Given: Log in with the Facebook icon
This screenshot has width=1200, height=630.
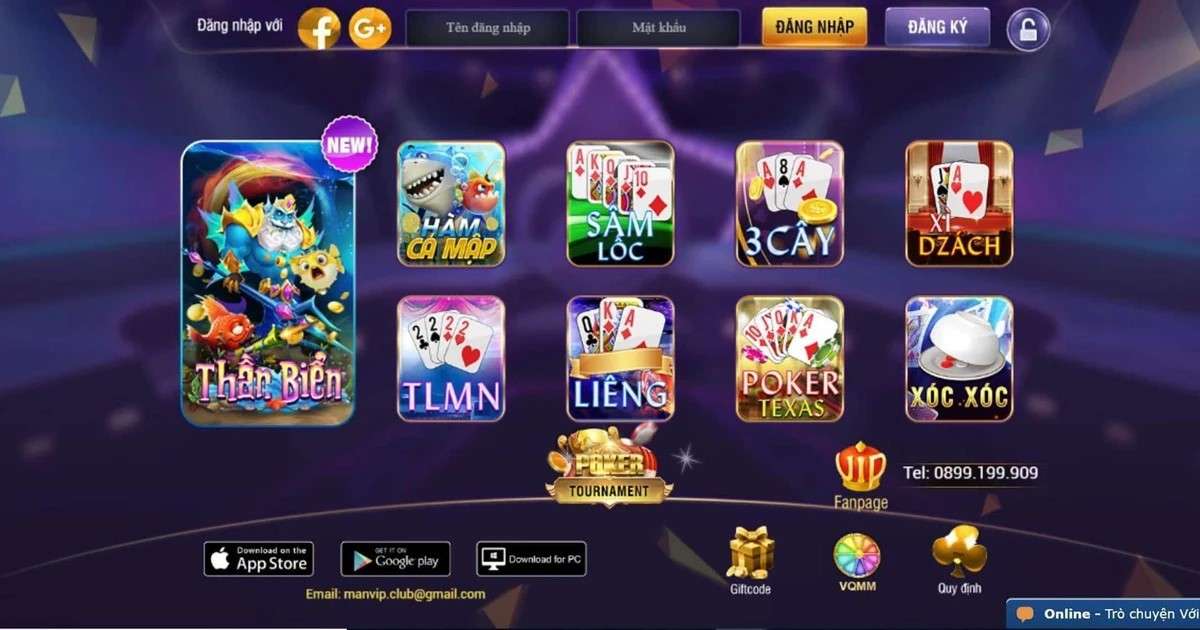Looking at the screenshot, I should pyautogui.click(x=320, y=29).
